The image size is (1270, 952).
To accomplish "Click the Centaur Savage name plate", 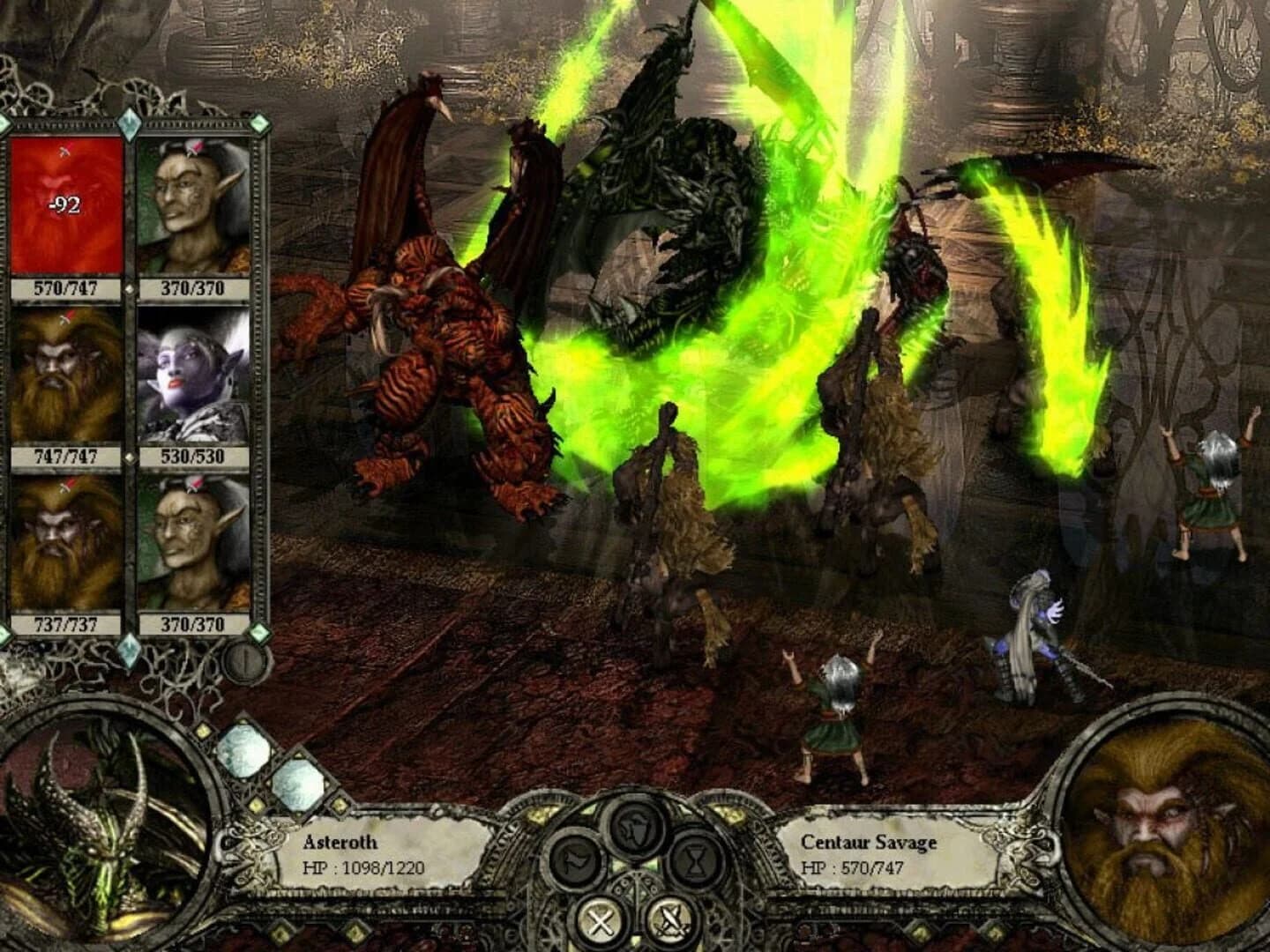I will [868, 842].
